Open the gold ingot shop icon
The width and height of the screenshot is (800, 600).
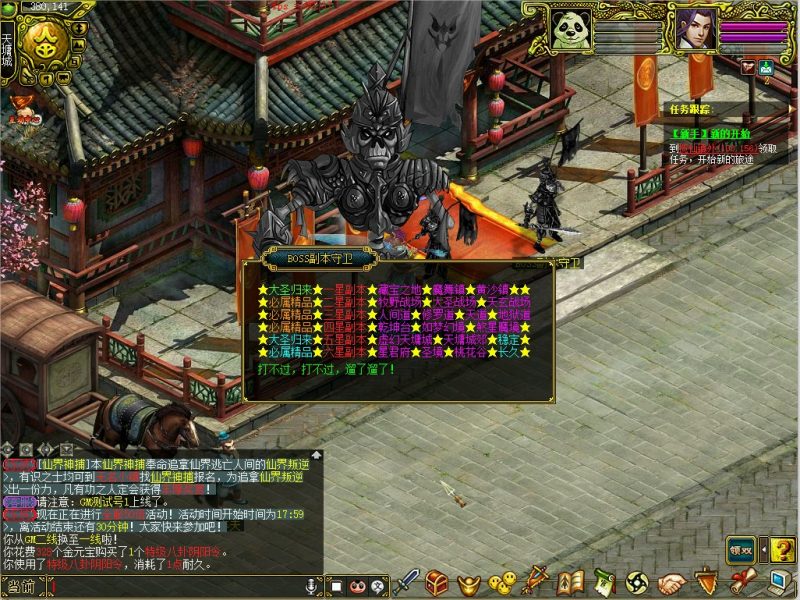pos(468,582)
